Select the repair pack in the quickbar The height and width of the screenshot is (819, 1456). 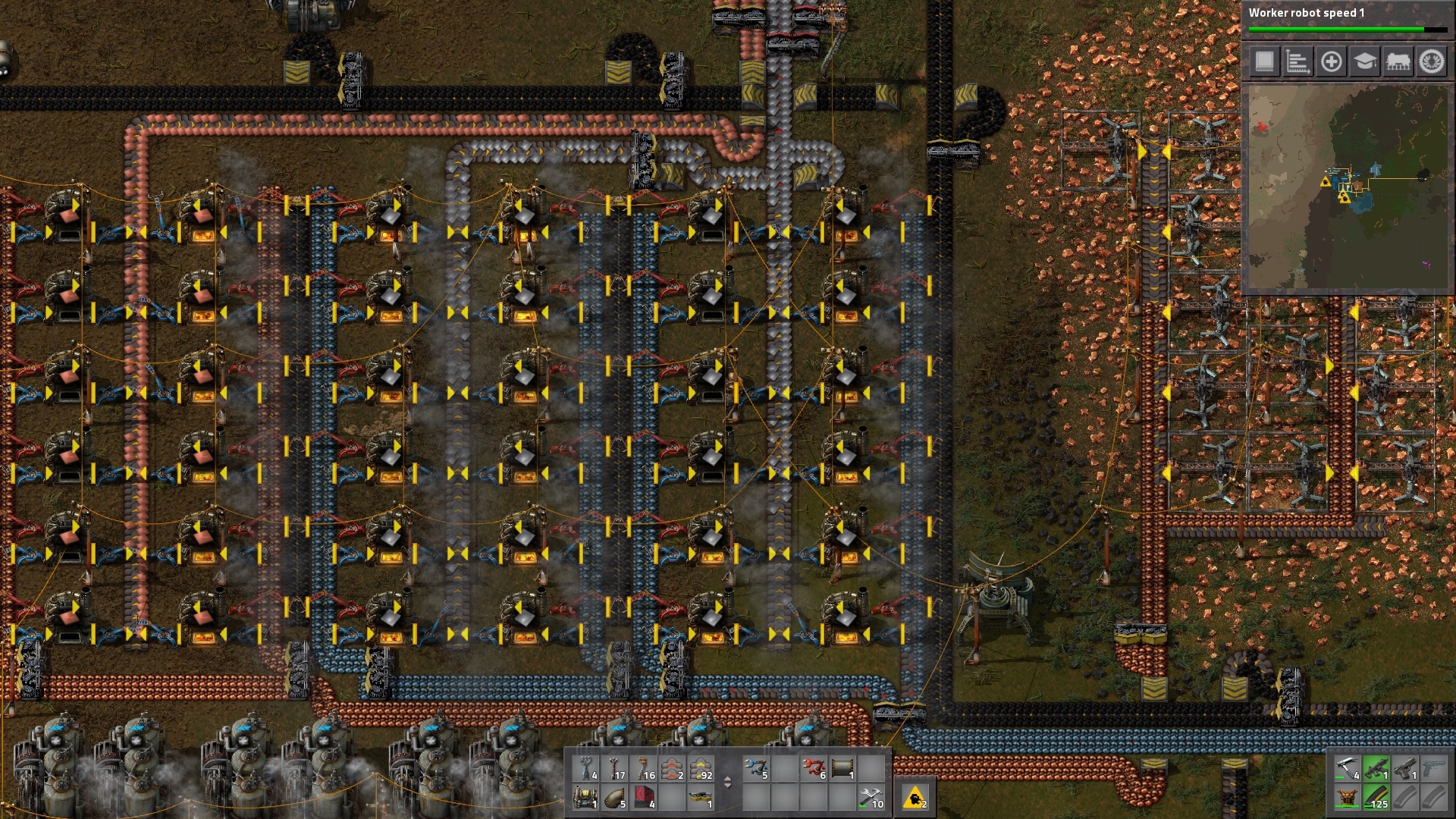(872, 799)
